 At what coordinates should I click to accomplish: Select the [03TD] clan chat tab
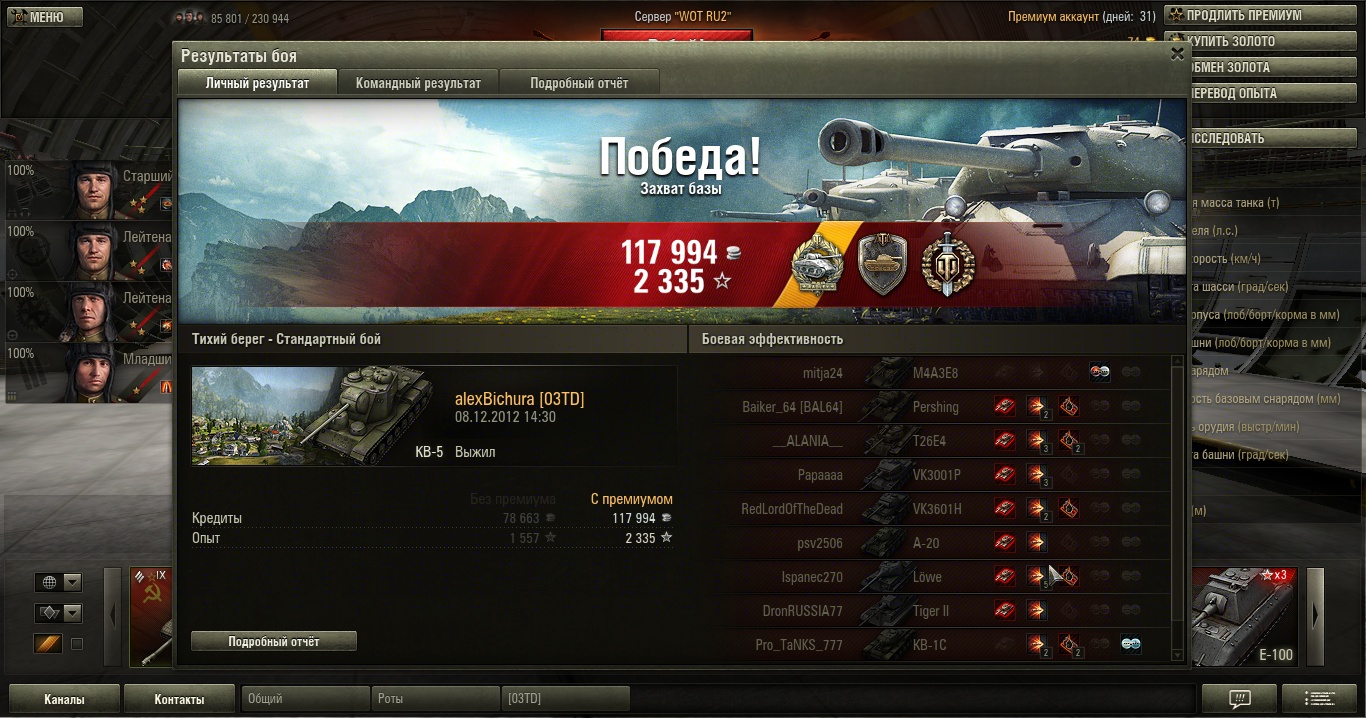(565, 699)
